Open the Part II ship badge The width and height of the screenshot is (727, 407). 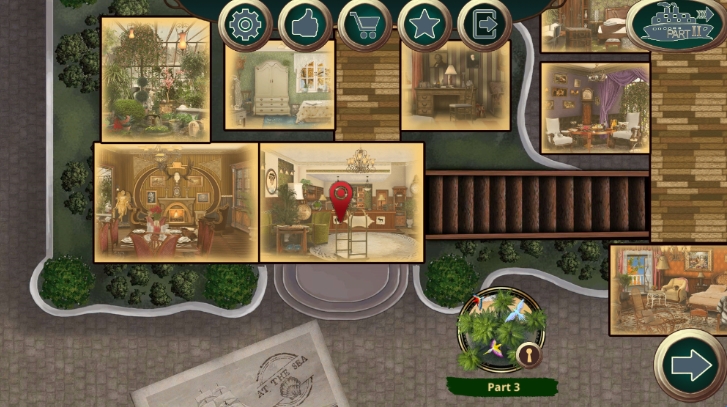point(677,25)
